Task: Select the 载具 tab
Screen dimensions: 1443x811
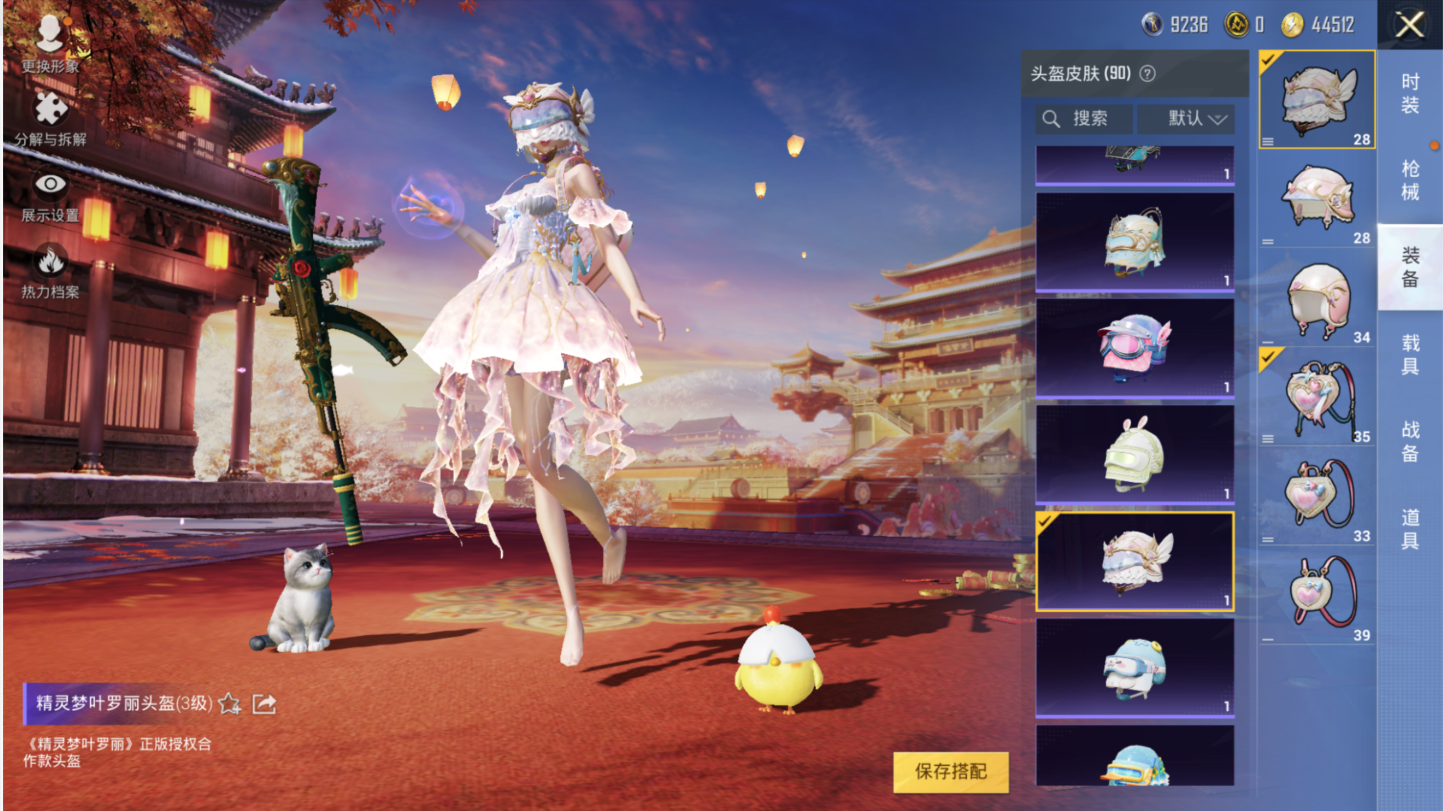Action: point(1409,355)
